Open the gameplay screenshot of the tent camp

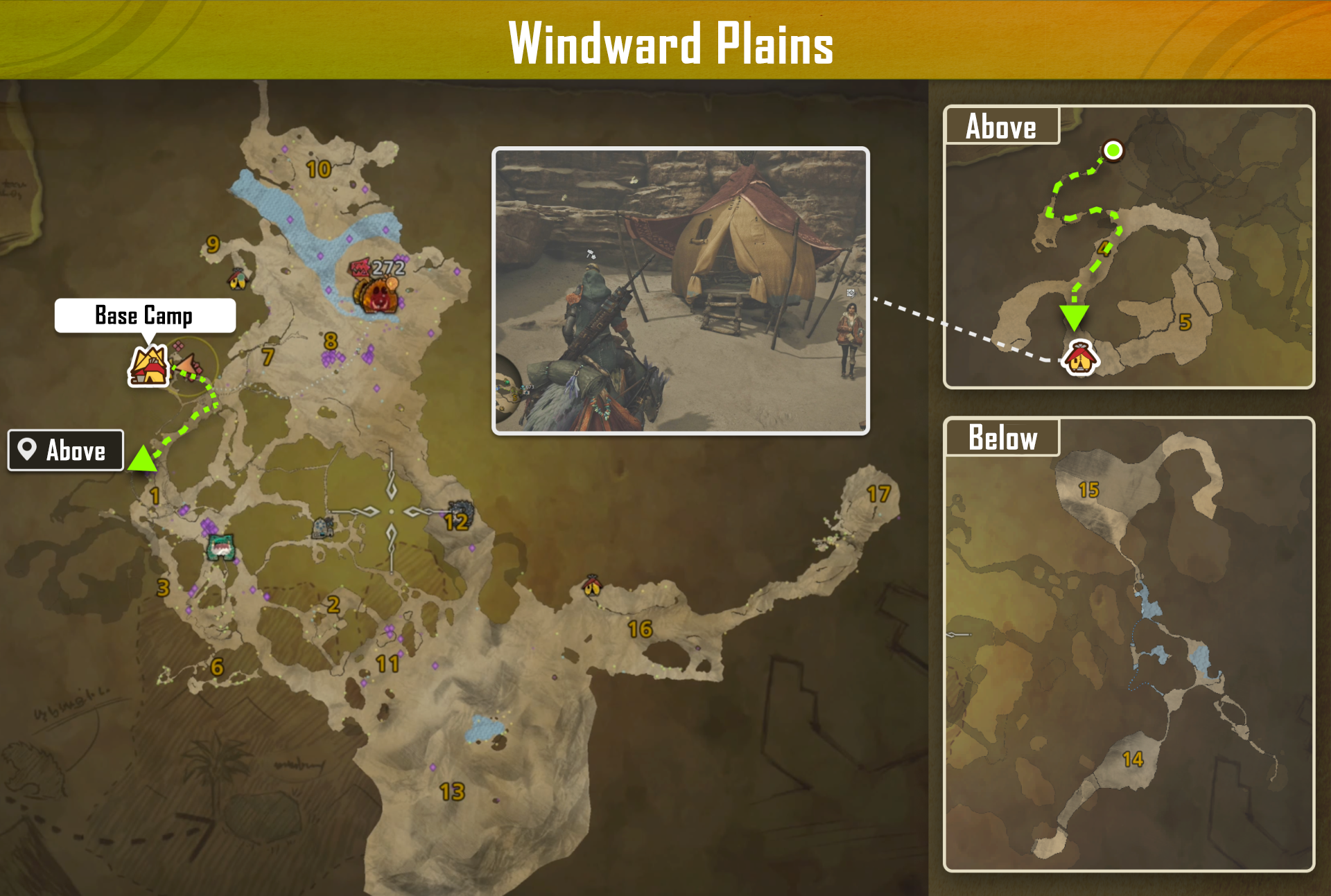click(x=681, y=291)
